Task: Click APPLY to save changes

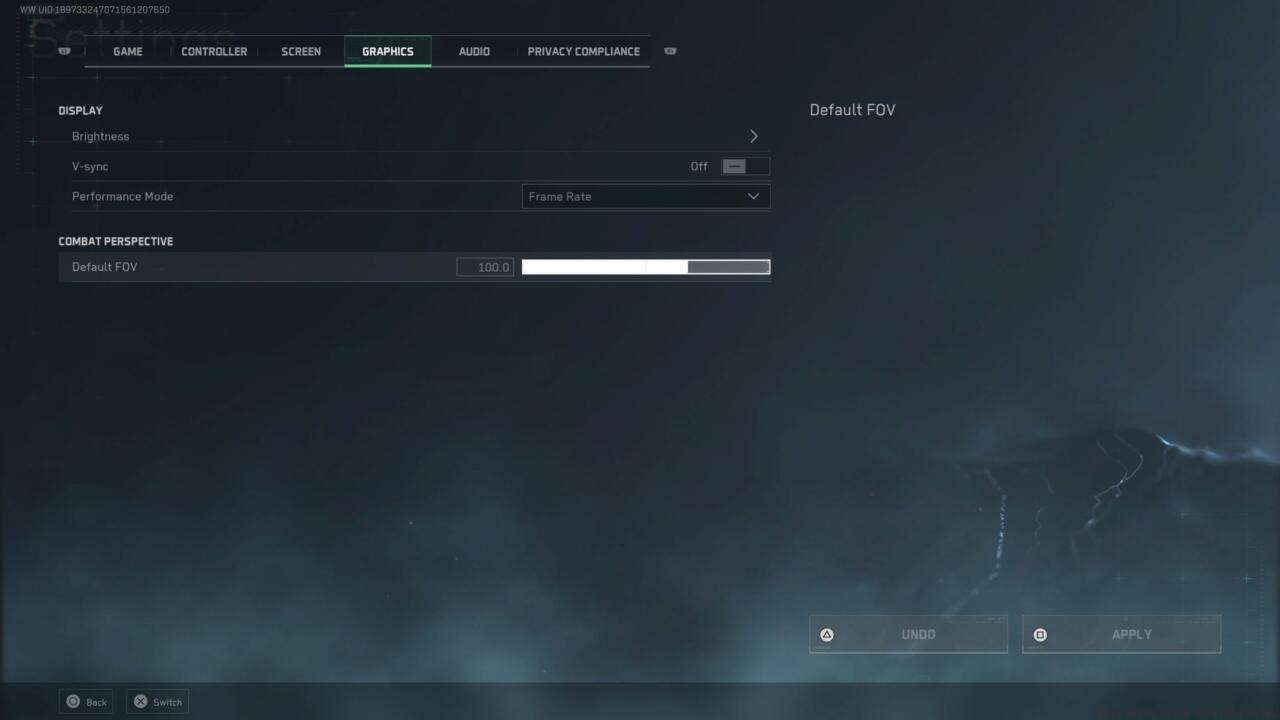Action: [1121, 634]
